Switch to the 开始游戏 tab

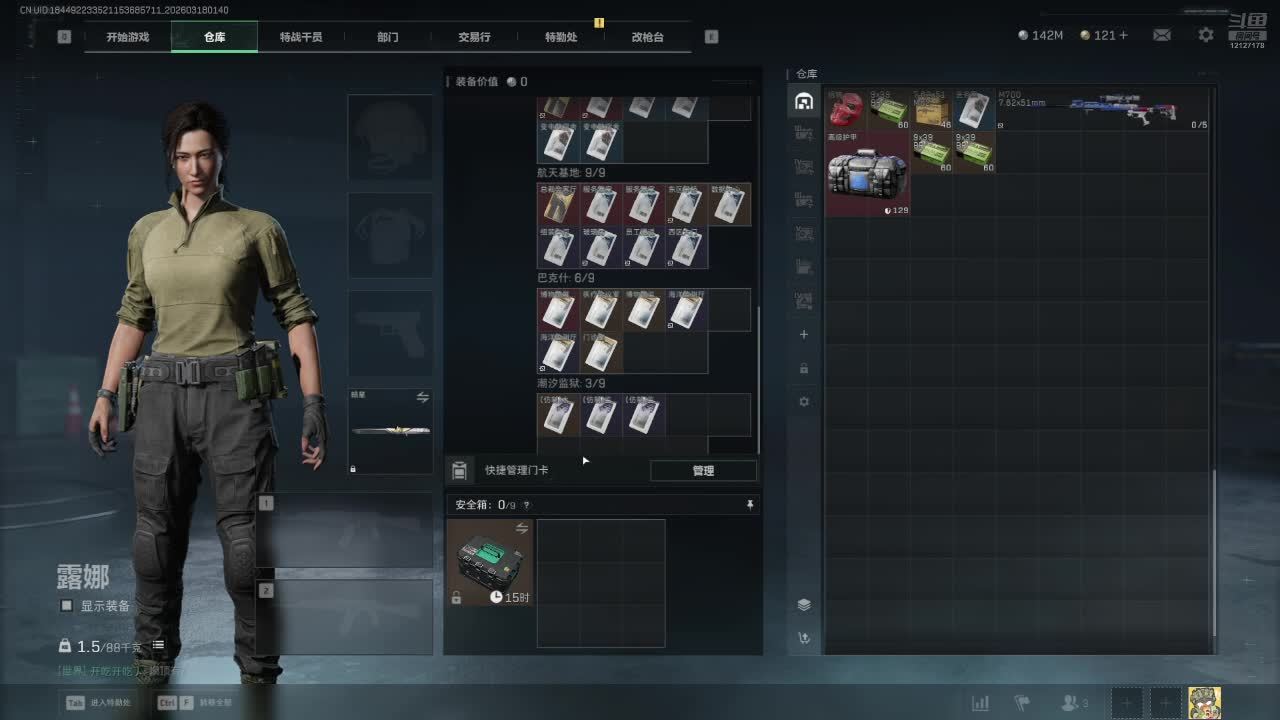tap(128, 37)
